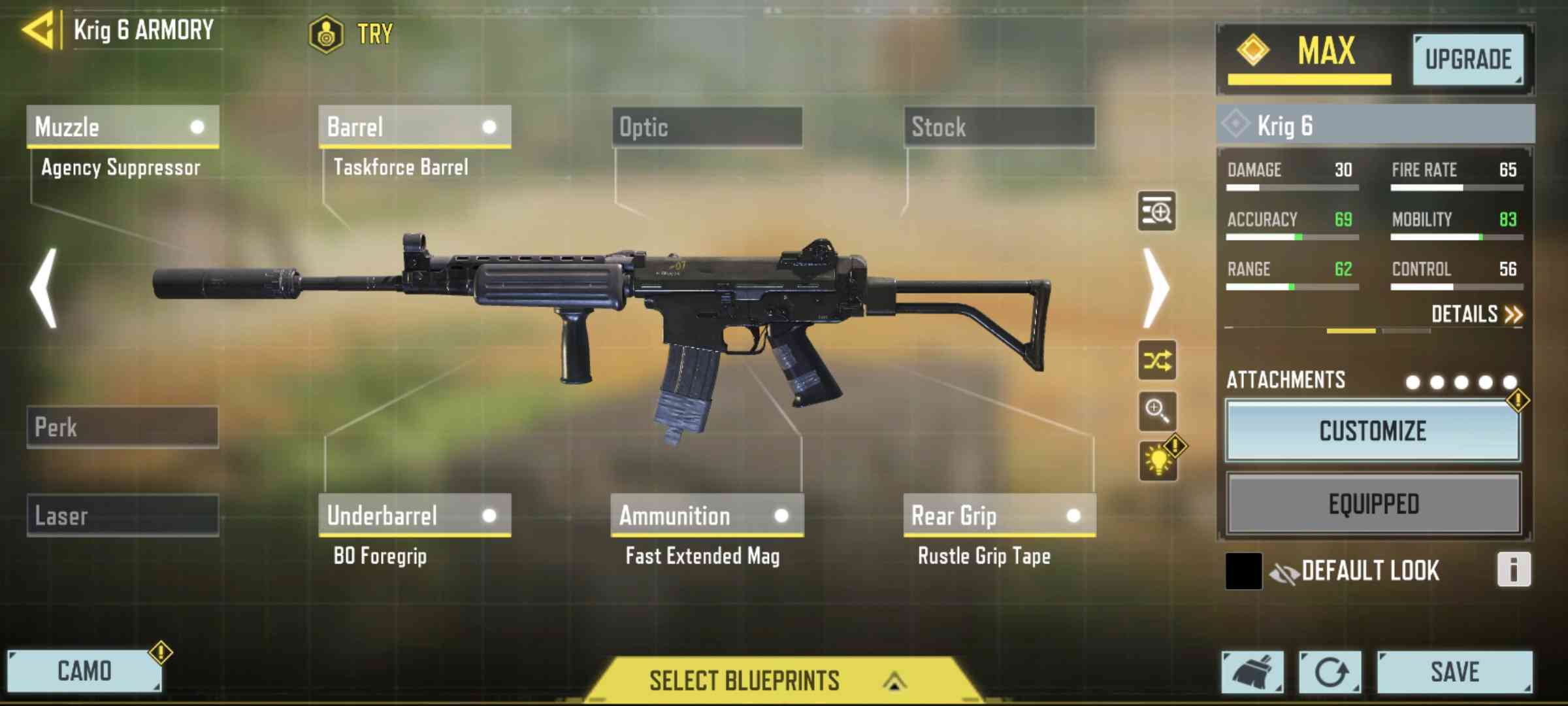This screenshot has width=1568, height=706.
Task: Open the Muzzle attachment slot
Action: (x=123, y=127)
